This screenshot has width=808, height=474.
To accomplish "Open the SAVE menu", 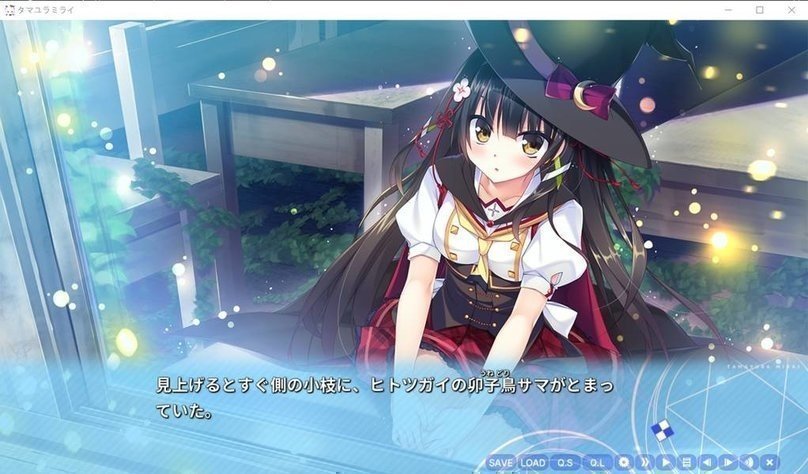I will [x=501, y=463].
